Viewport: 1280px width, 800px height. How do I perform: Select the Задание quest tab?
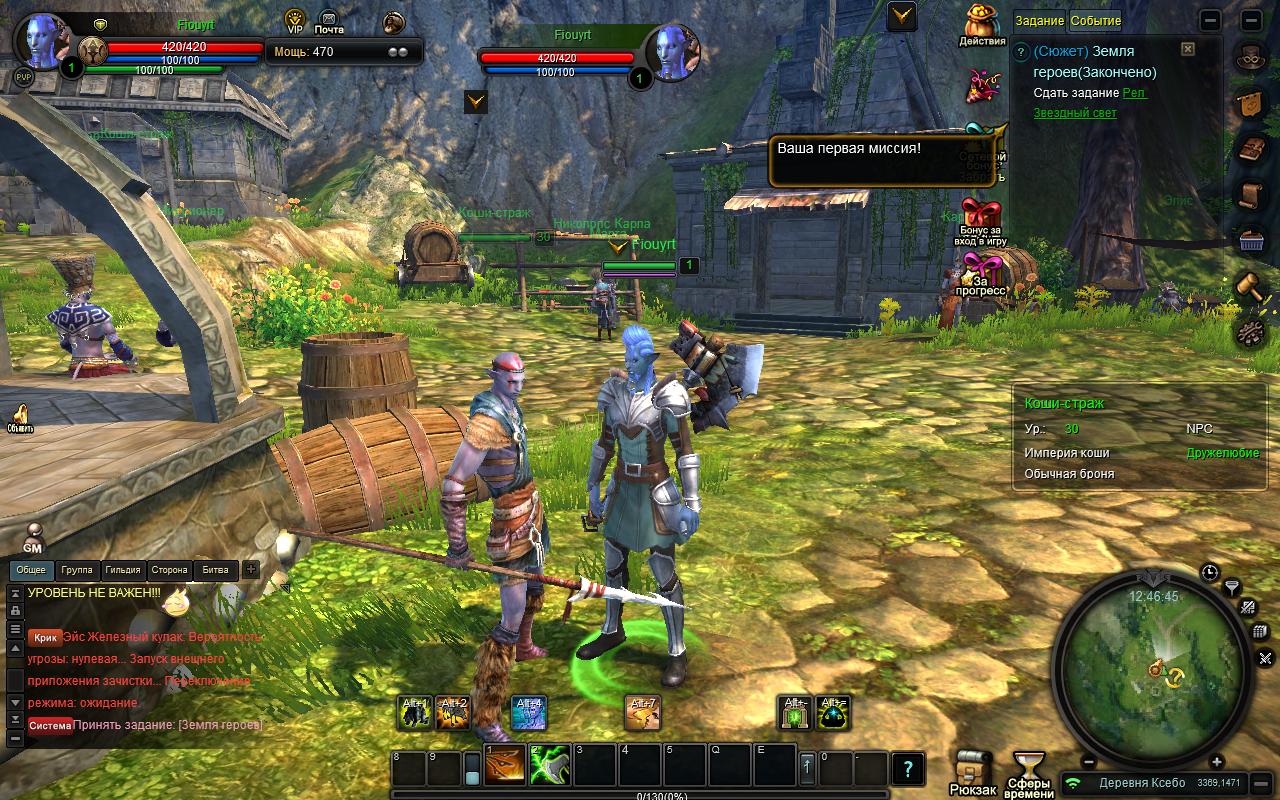tap(1039, 20)
